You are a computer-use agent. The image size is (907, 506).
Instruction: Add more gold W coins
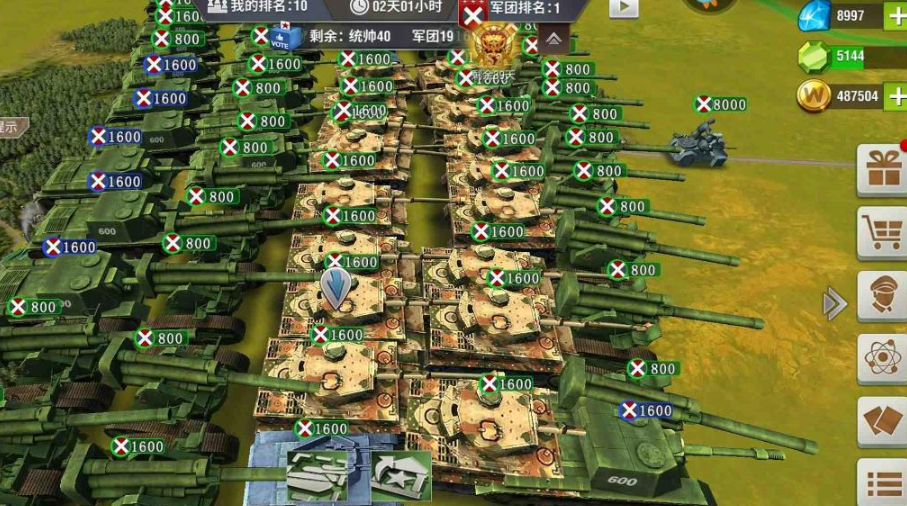pyautogui.click(x=893, y=96)
